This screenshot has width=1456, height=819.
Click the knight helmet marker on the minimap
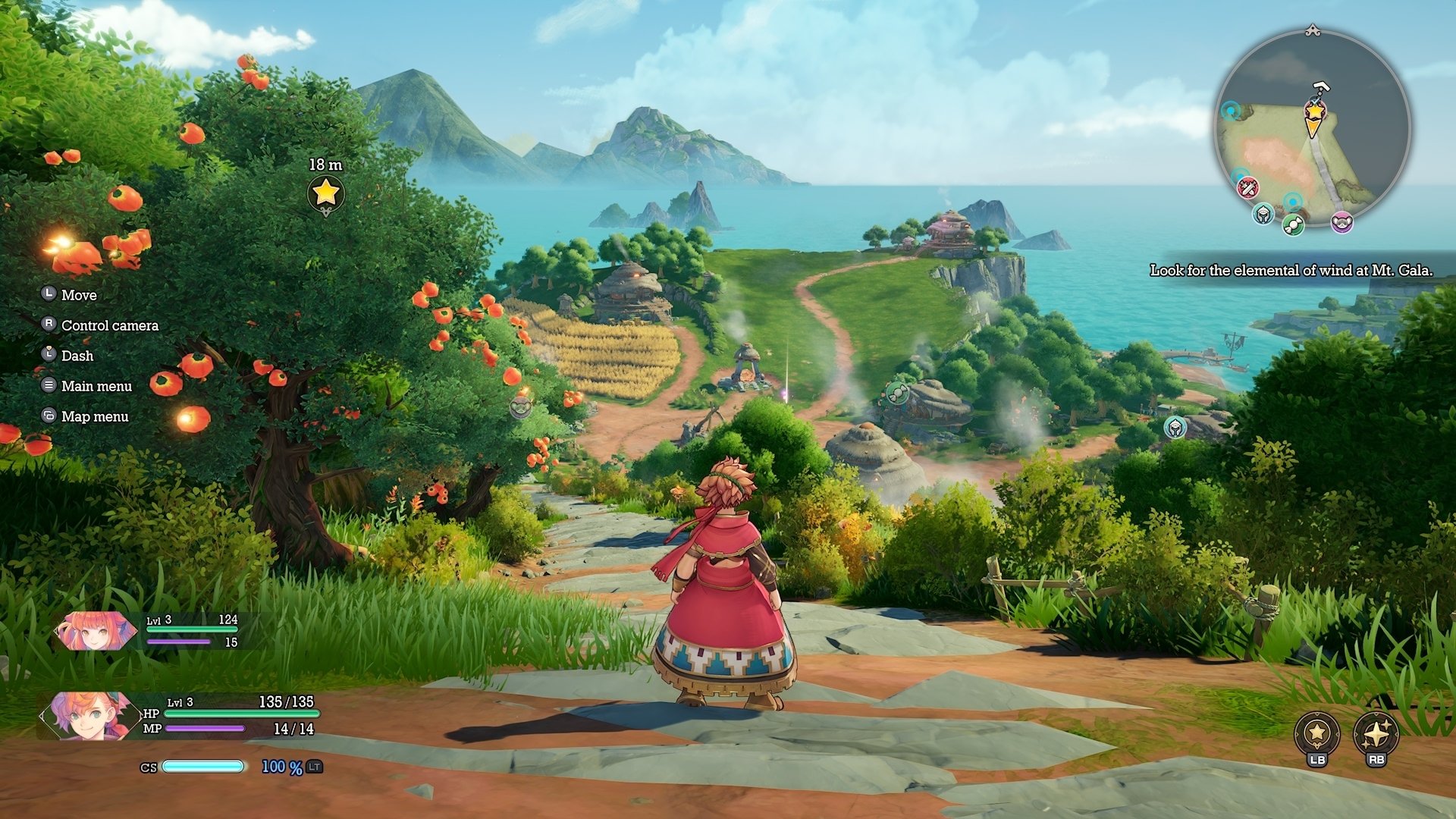click(x=1263, y=215)
